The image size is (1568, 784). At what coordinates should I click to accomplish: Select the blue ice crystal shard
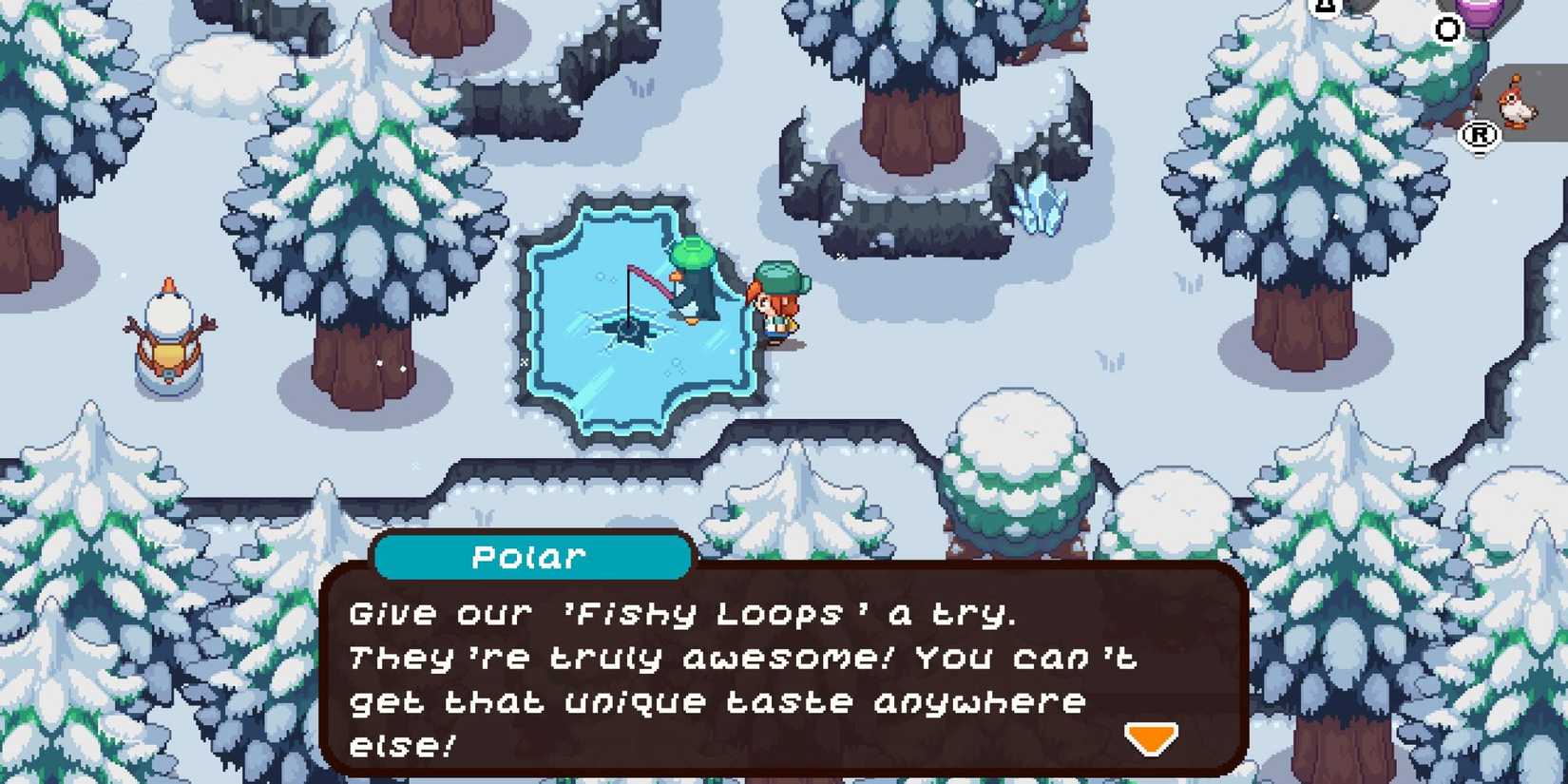pyautogui.click(x=1043, y=204)
